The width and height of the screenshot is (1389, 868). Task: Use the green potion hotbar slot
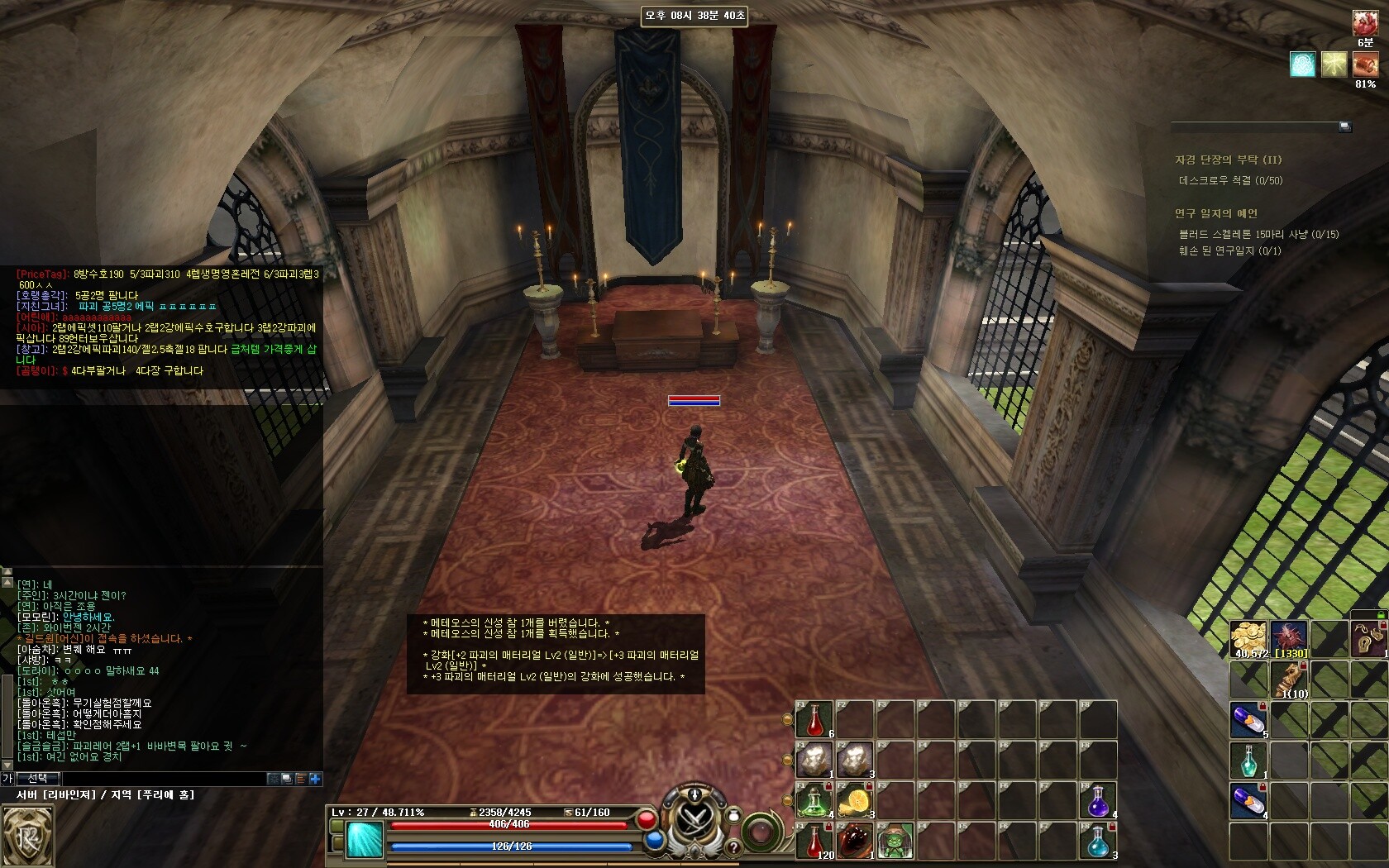tap(814, 801)
